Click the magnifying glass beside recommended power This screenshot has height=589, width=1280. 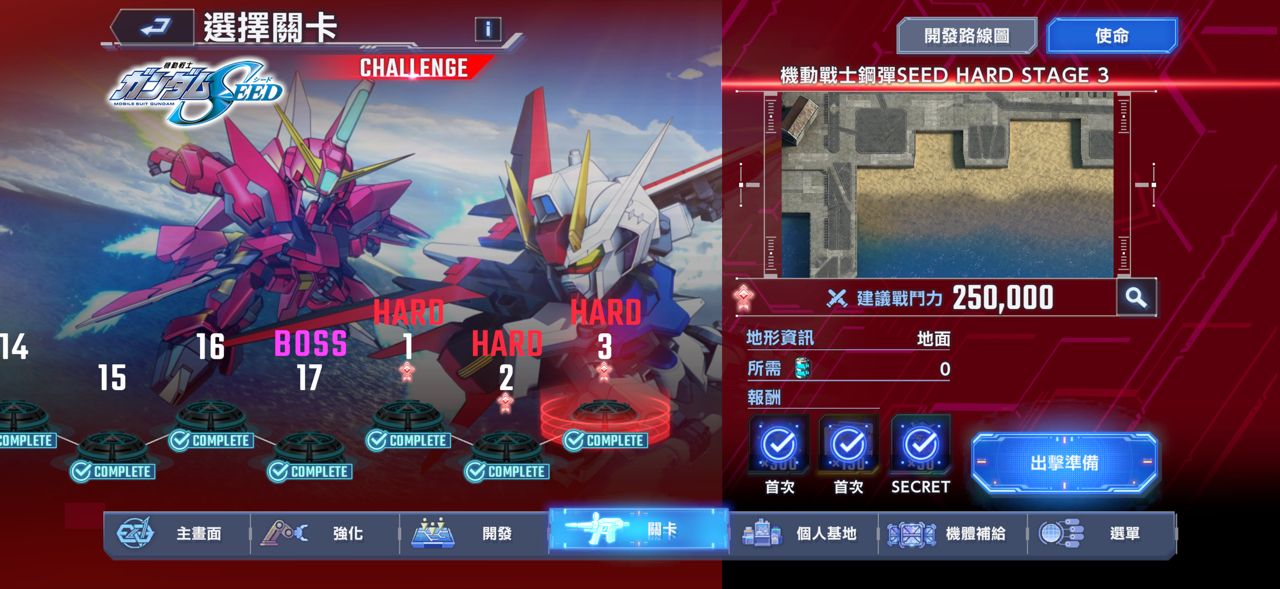[x=1136, y=297]
